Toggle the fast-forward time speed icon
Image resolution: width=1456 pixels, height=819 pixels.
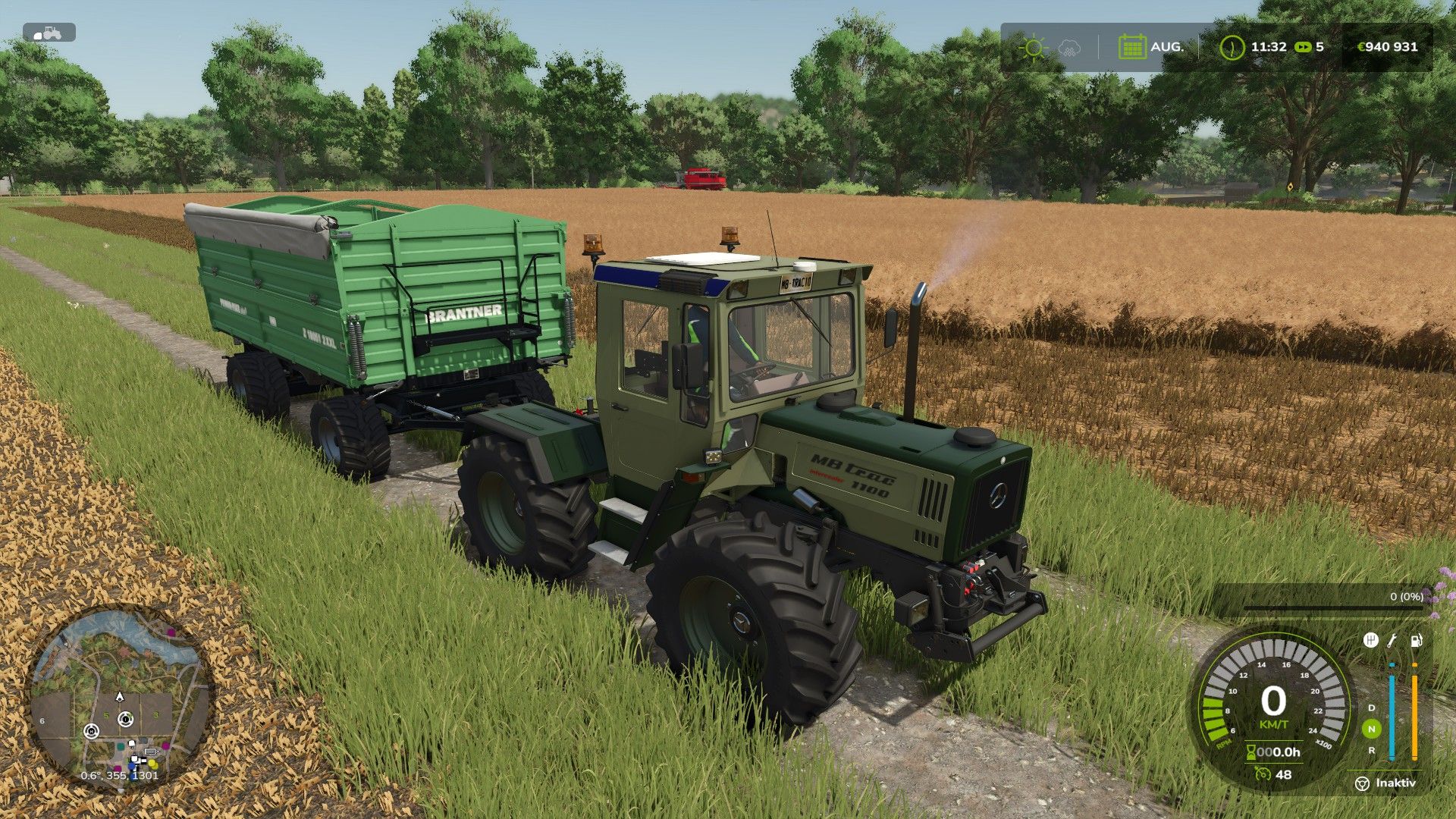[x=1303, y=47]
